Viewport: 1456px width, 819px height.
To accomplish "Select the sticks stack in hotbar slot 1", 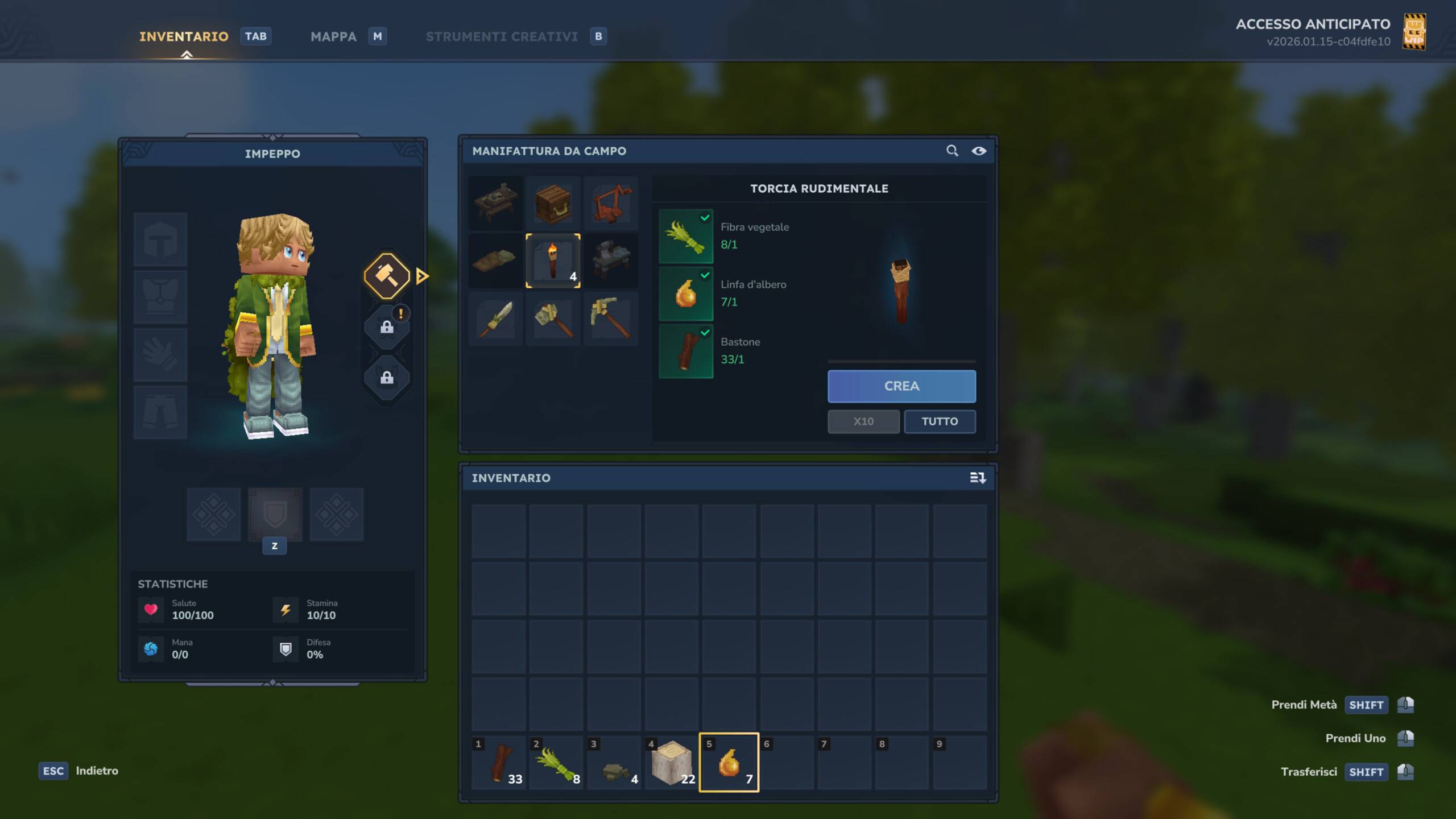I will [499, 763].
